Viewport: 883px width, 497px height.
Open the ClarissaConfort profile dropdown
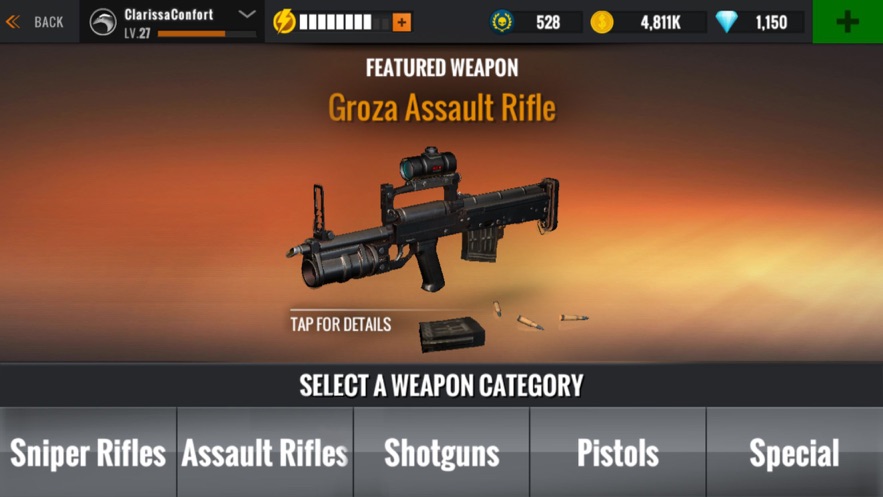(x=247, y=15)
